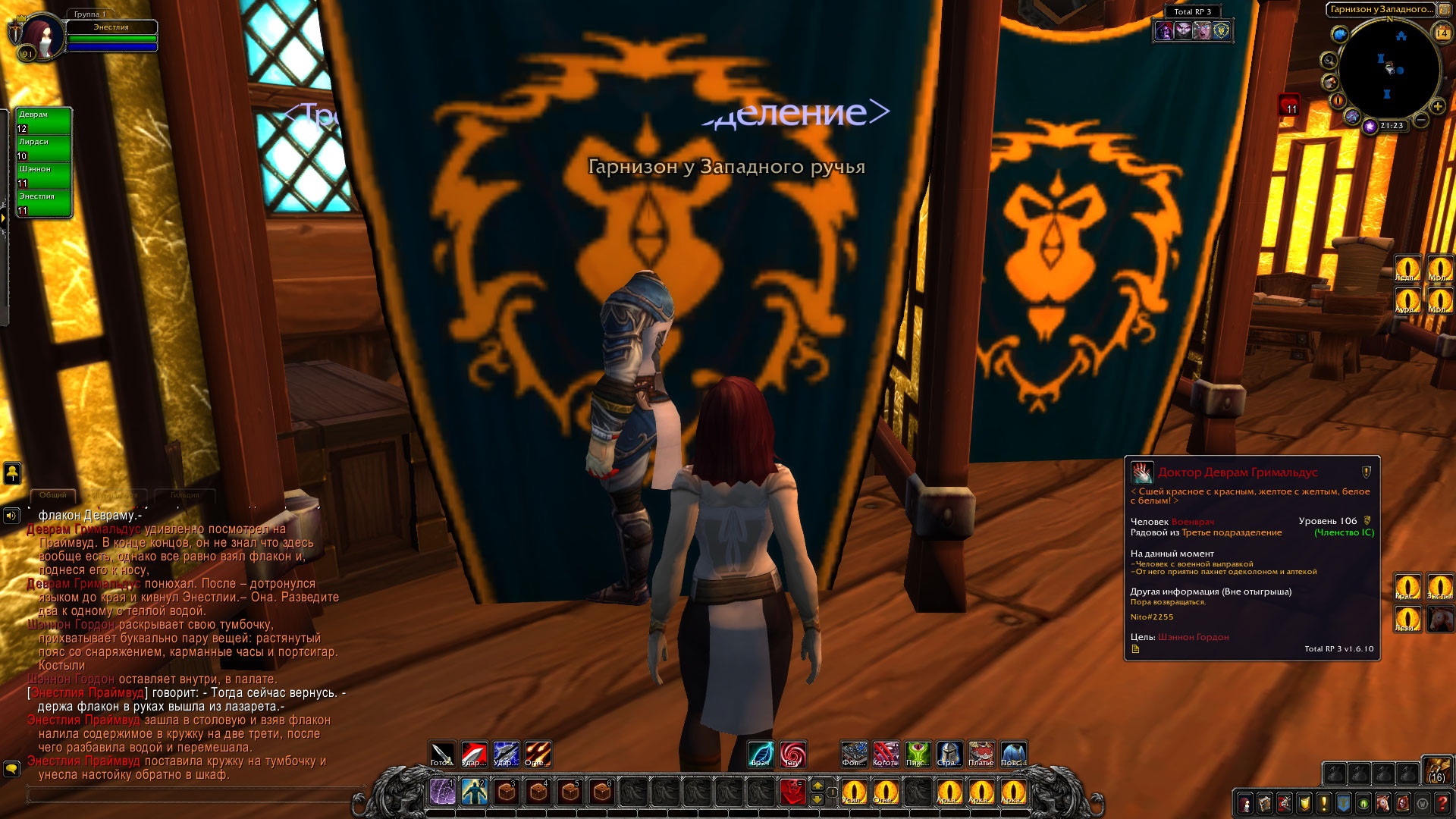Select the Общий chat tab
The image size is (1456, 819).
pyautogui.click(x=53, y=495)
